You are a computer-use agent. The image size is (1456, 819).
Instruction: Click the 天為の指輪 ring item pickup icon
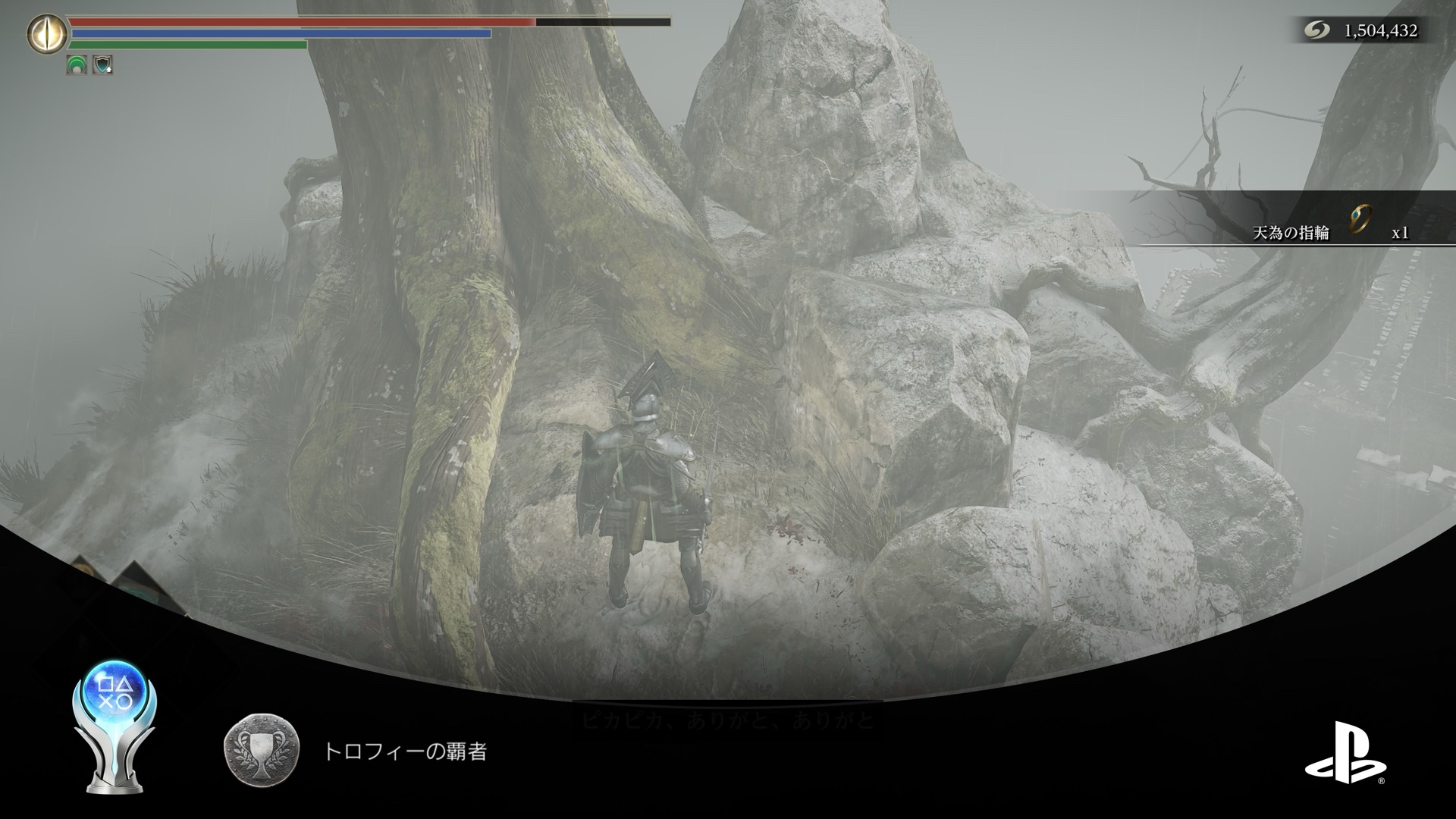point(1362,221)
